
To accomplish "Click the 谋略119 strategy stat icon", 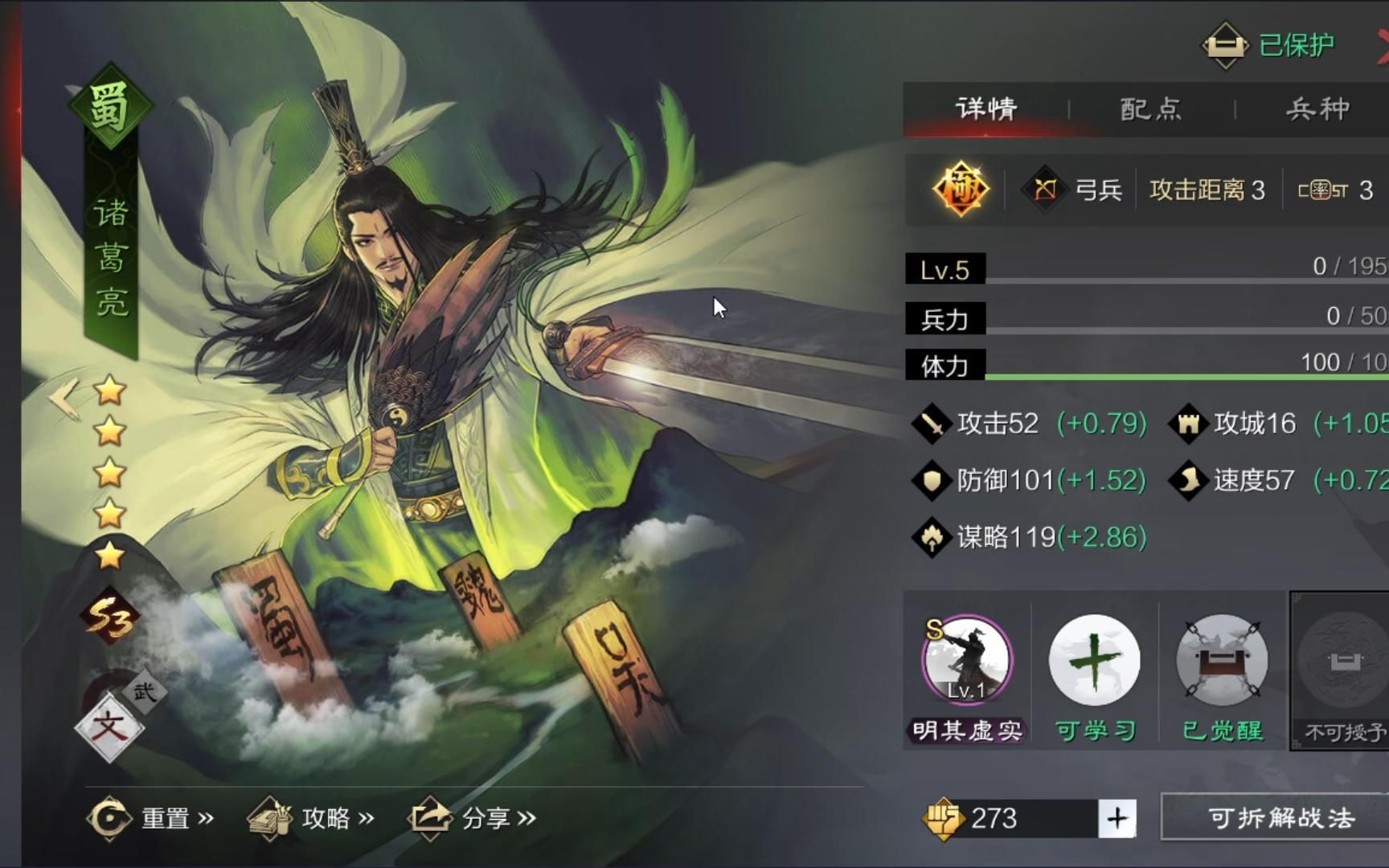I will pos(932,537).
